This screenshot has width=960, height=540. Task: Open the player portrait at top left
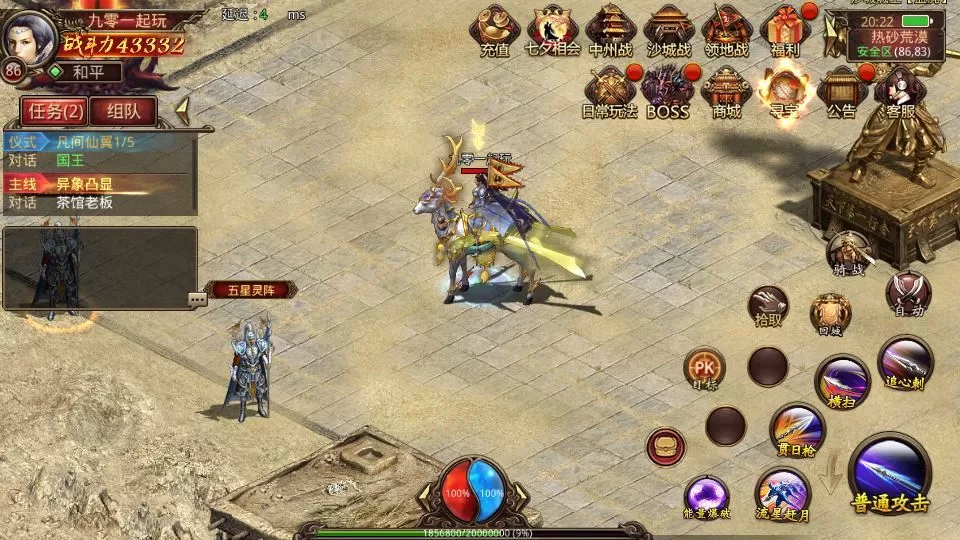click(x=30, y=36)
